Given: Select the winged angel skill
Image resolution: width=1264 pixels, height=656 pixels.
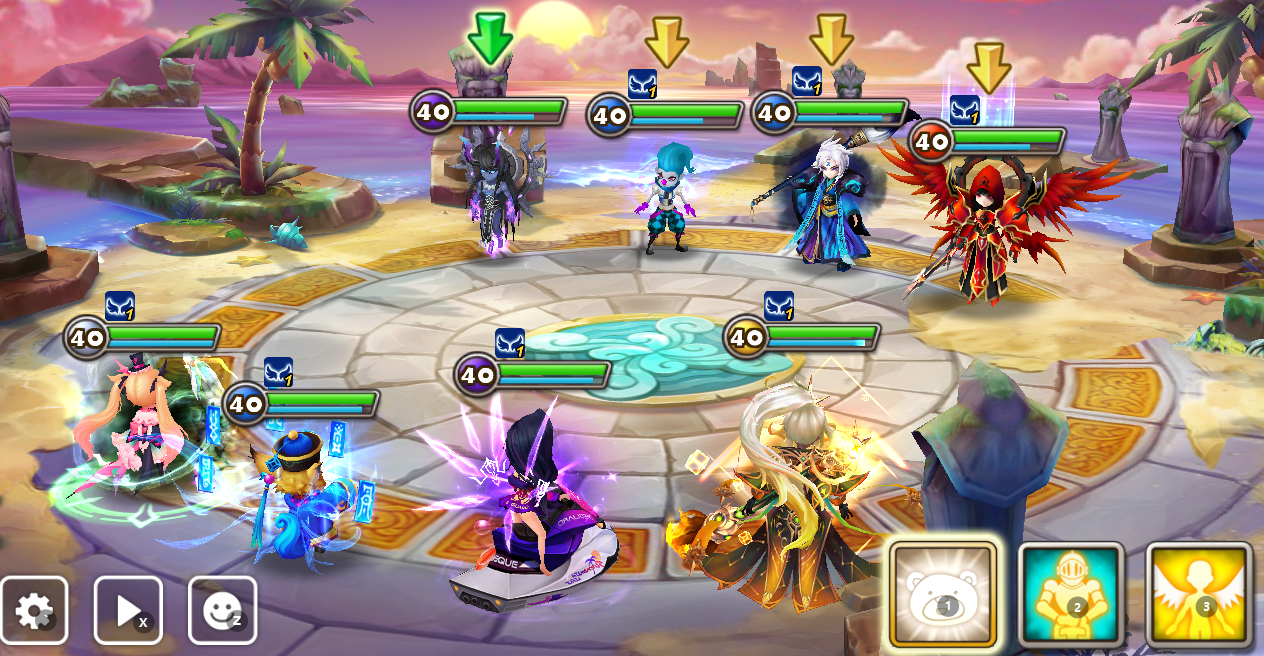Looking at the screenshot, I should click(x=1199, y=595).
